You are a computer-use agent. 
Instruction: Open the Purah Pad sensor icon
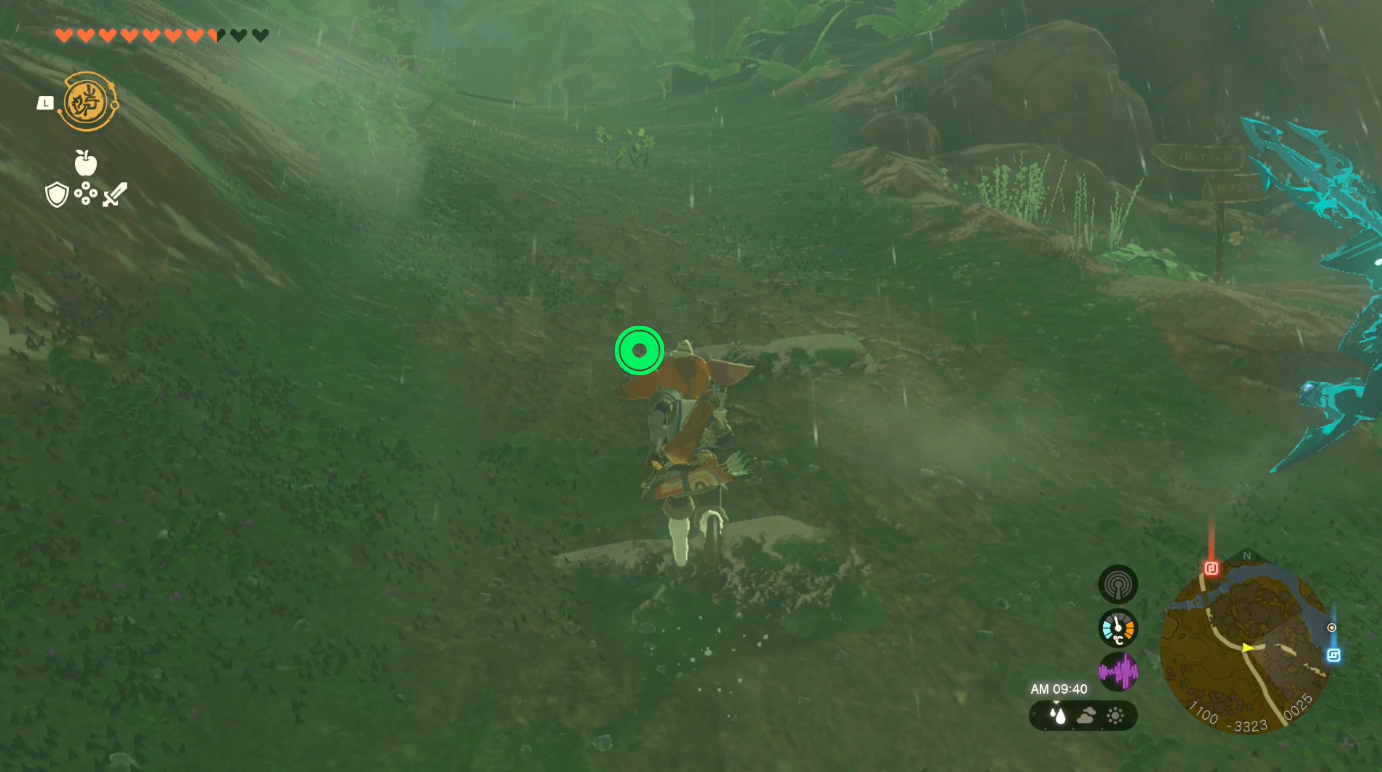1117,584
